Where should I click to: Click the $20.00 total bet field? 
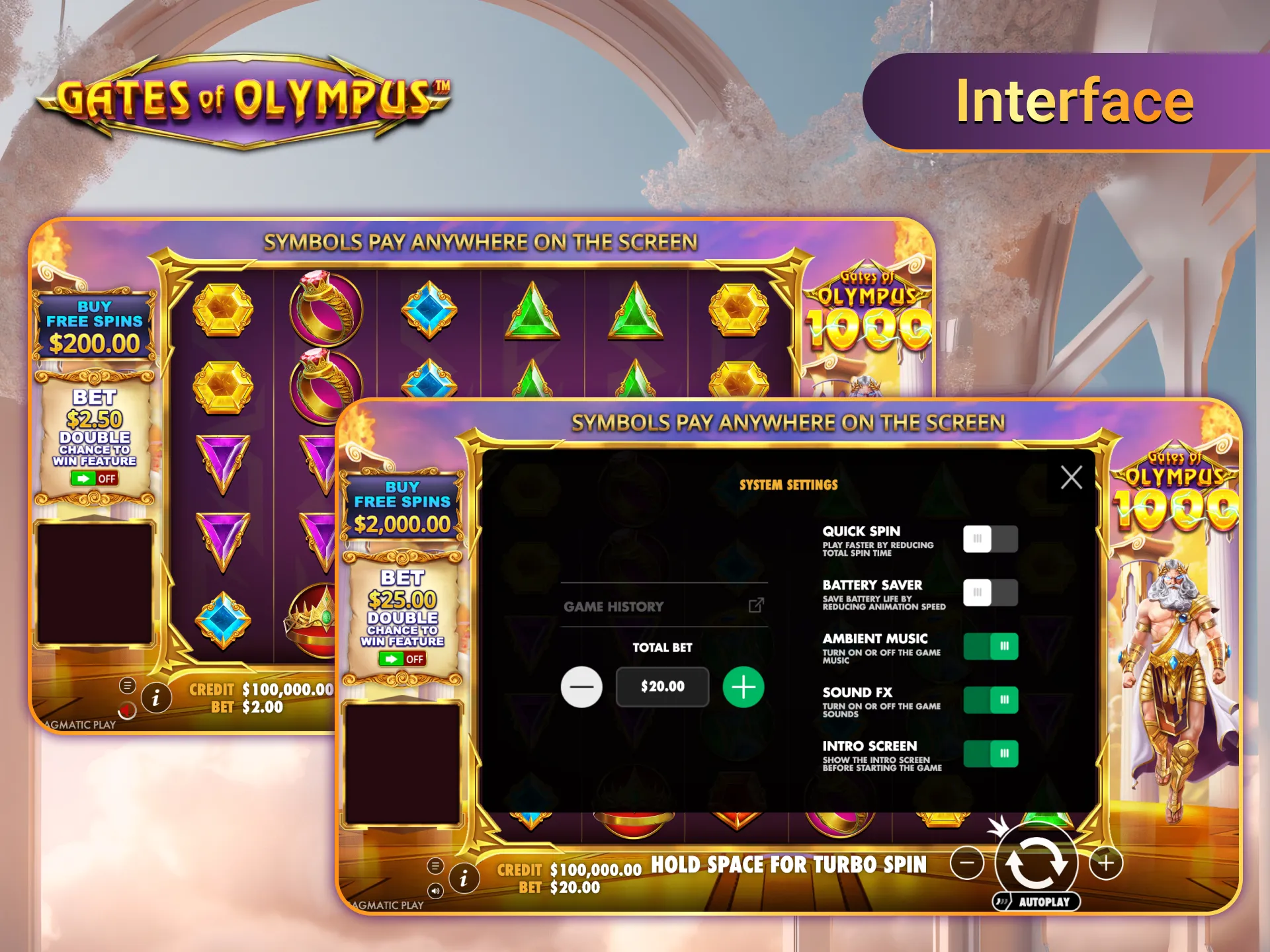(x=662, y=686)
